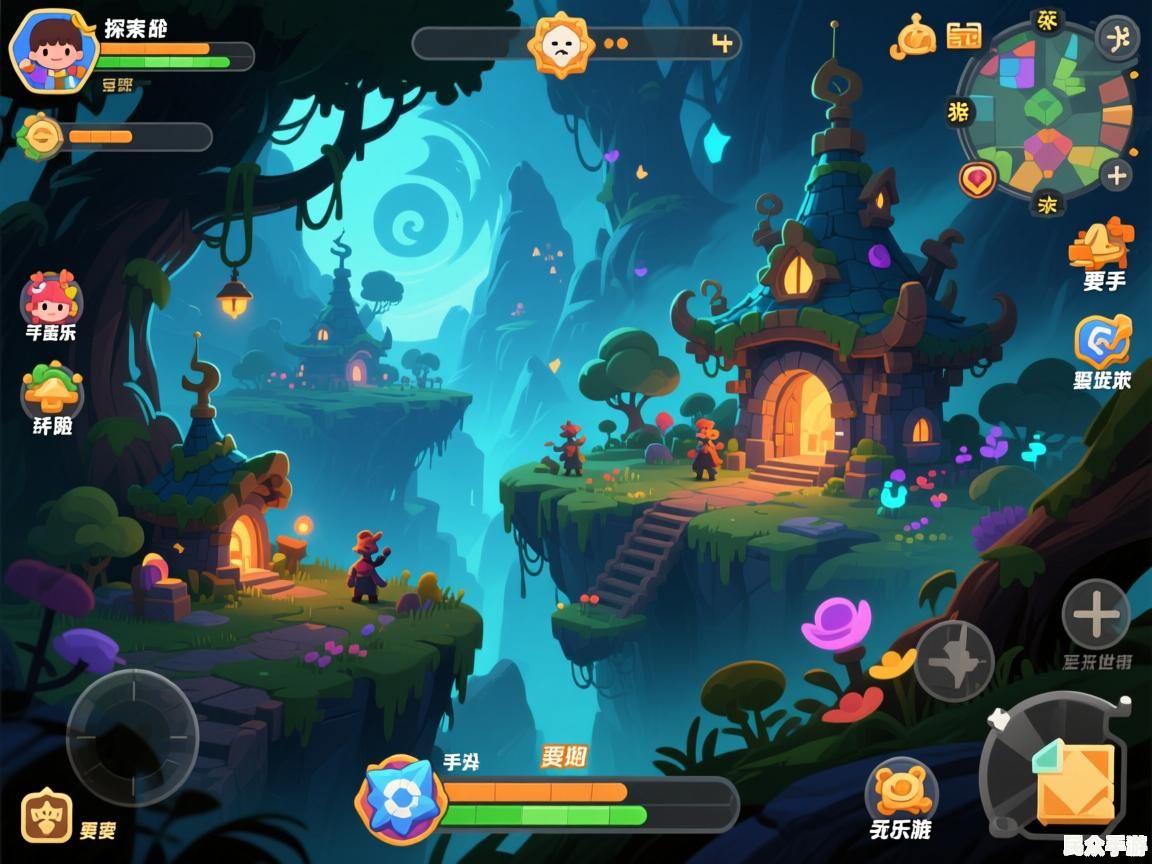This screenshot has height=864, width=1152.
Task: Open the player avatar portrait profile
Action: [52, 51]
